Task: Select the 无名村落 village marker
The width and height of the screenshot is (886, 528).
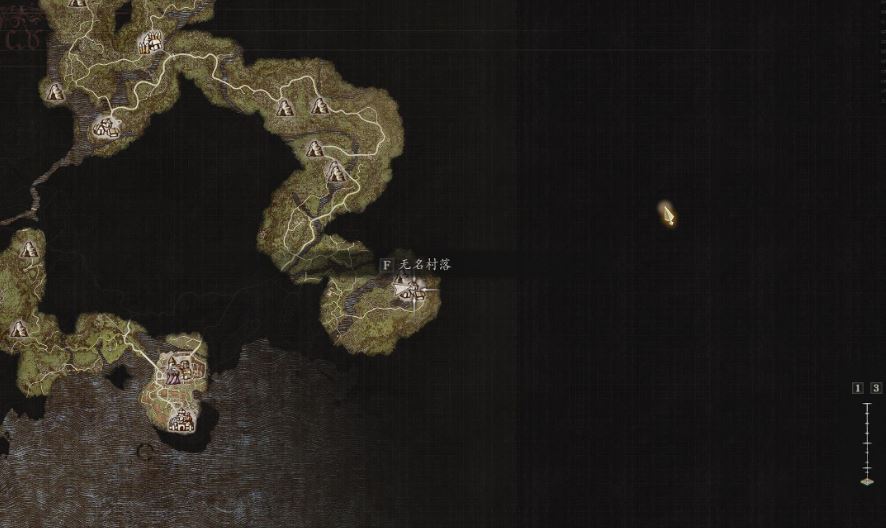Action: (x=409, y=290)
